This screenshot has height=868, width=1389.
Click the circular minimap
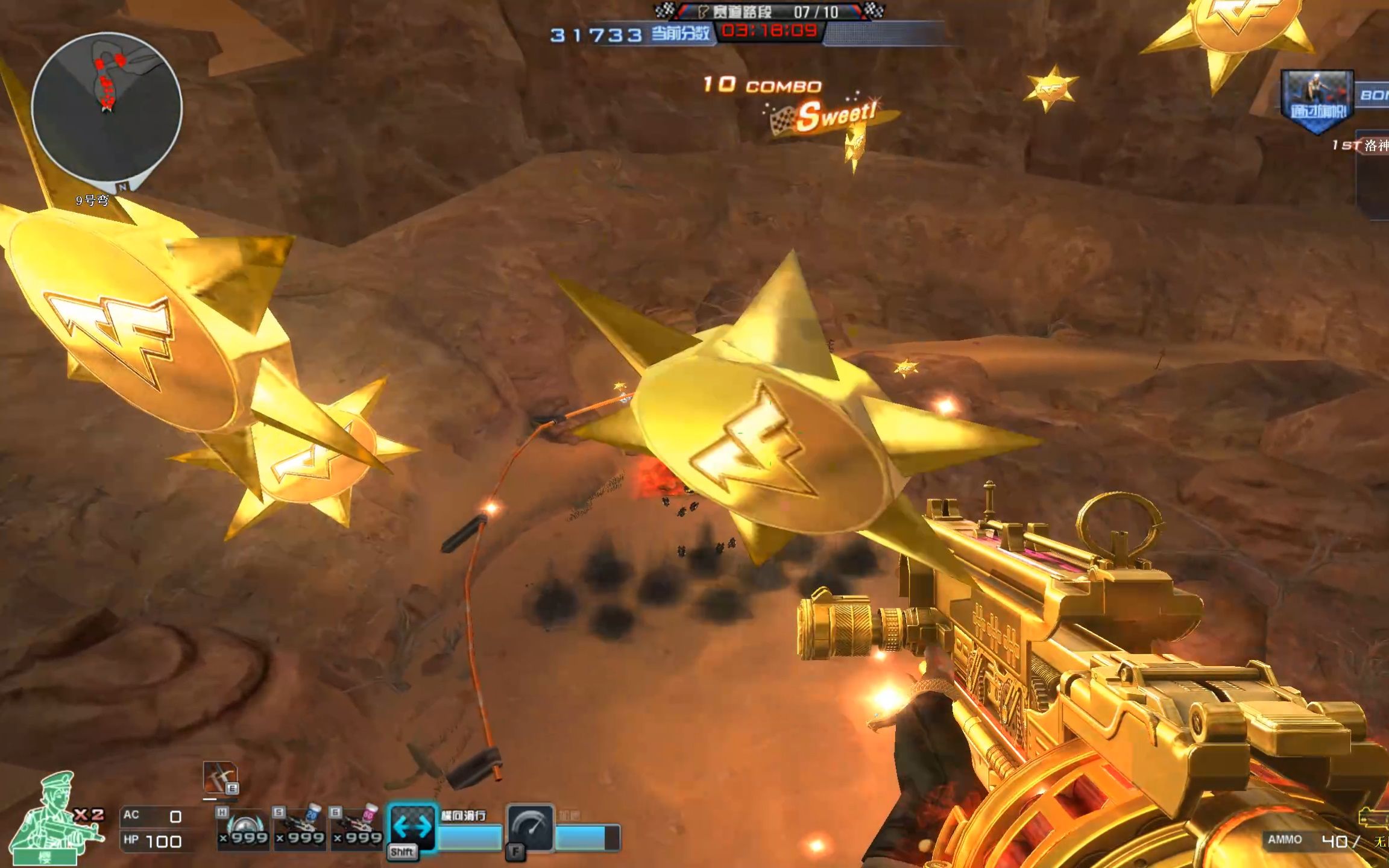[107, 108]
